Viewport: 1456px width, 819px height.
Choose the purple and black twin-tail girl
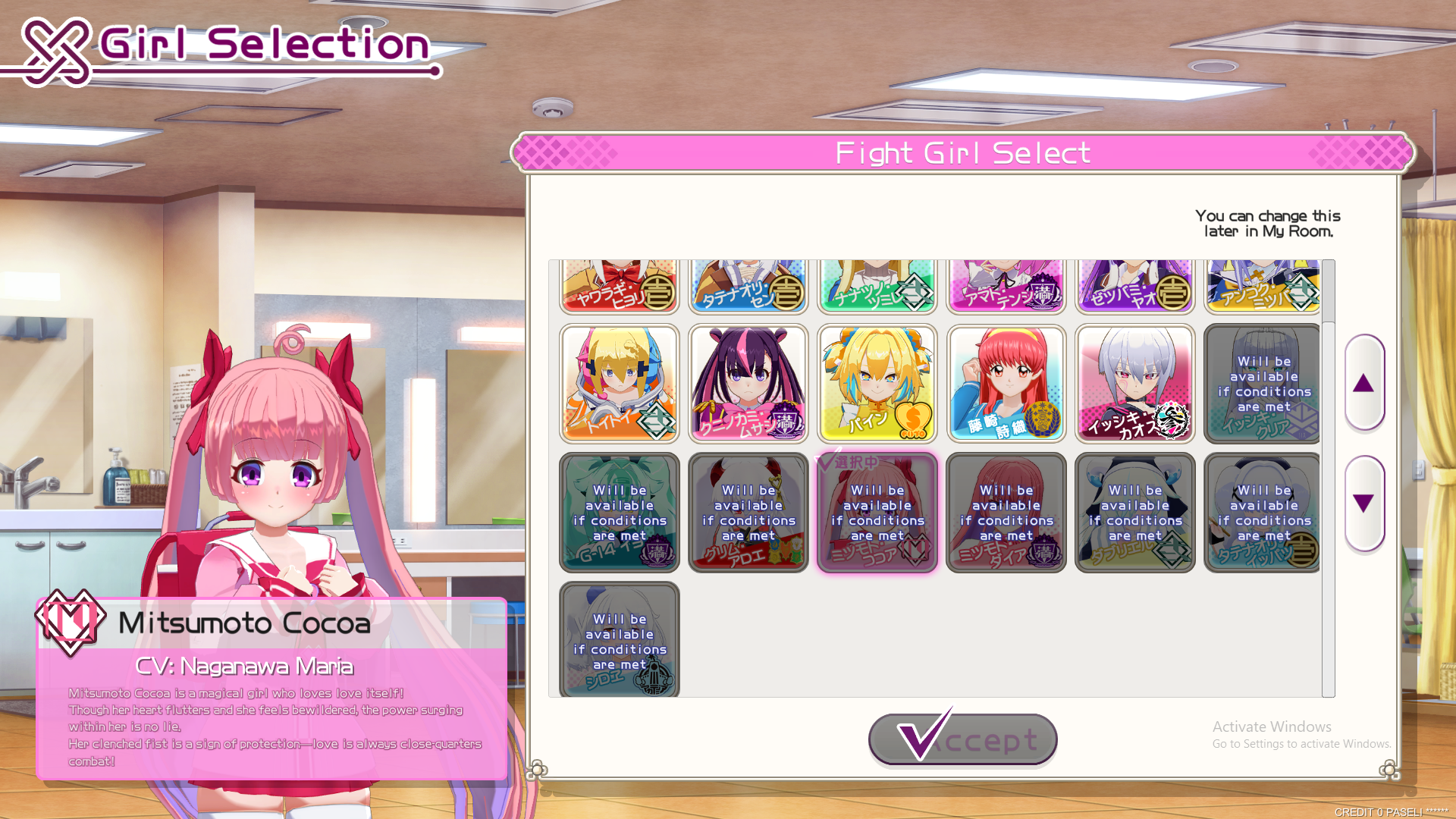(x=748, y=384)
